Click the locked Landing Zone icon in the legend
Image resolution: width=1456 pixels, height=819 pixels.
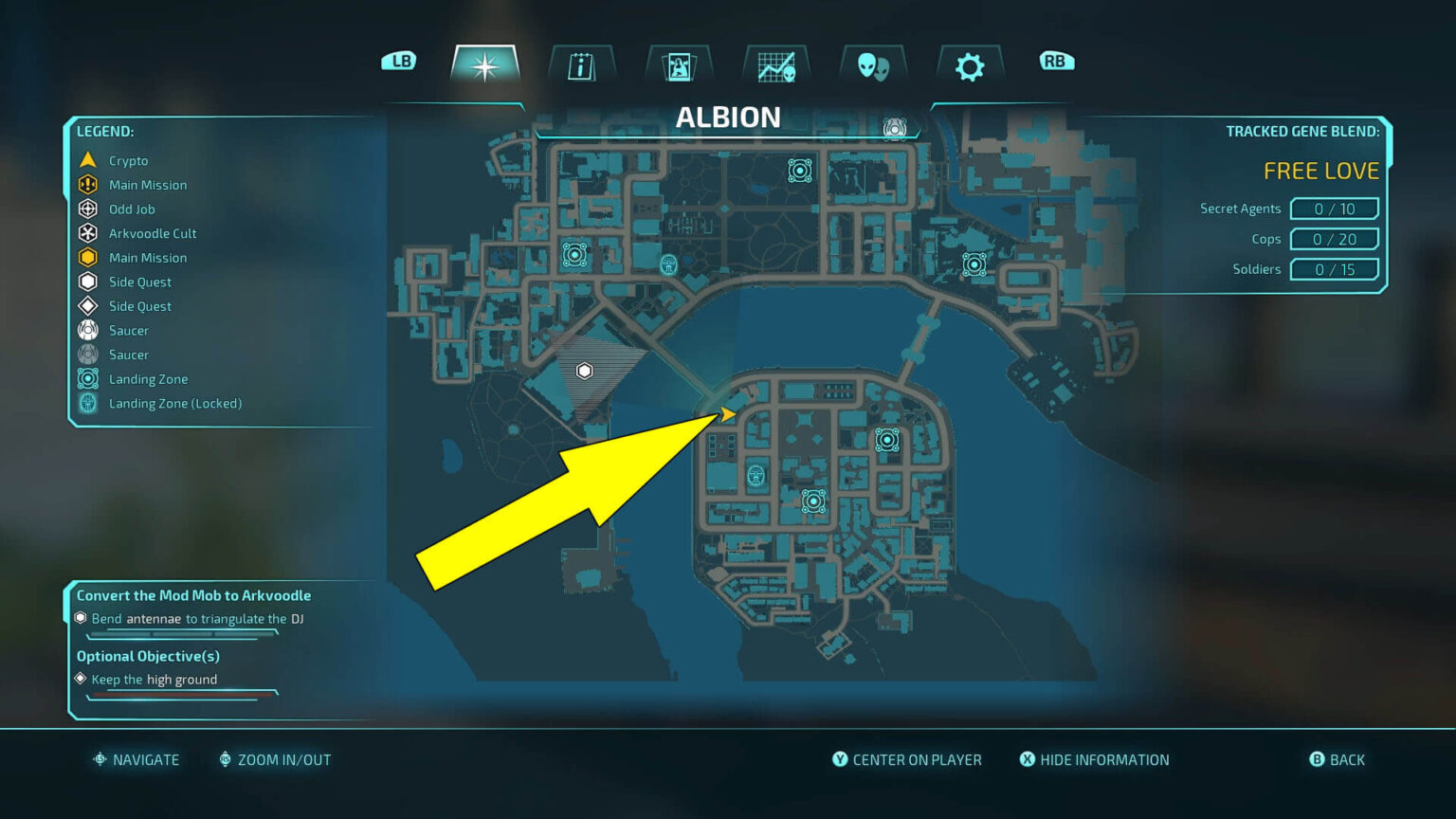coord(87,403)
